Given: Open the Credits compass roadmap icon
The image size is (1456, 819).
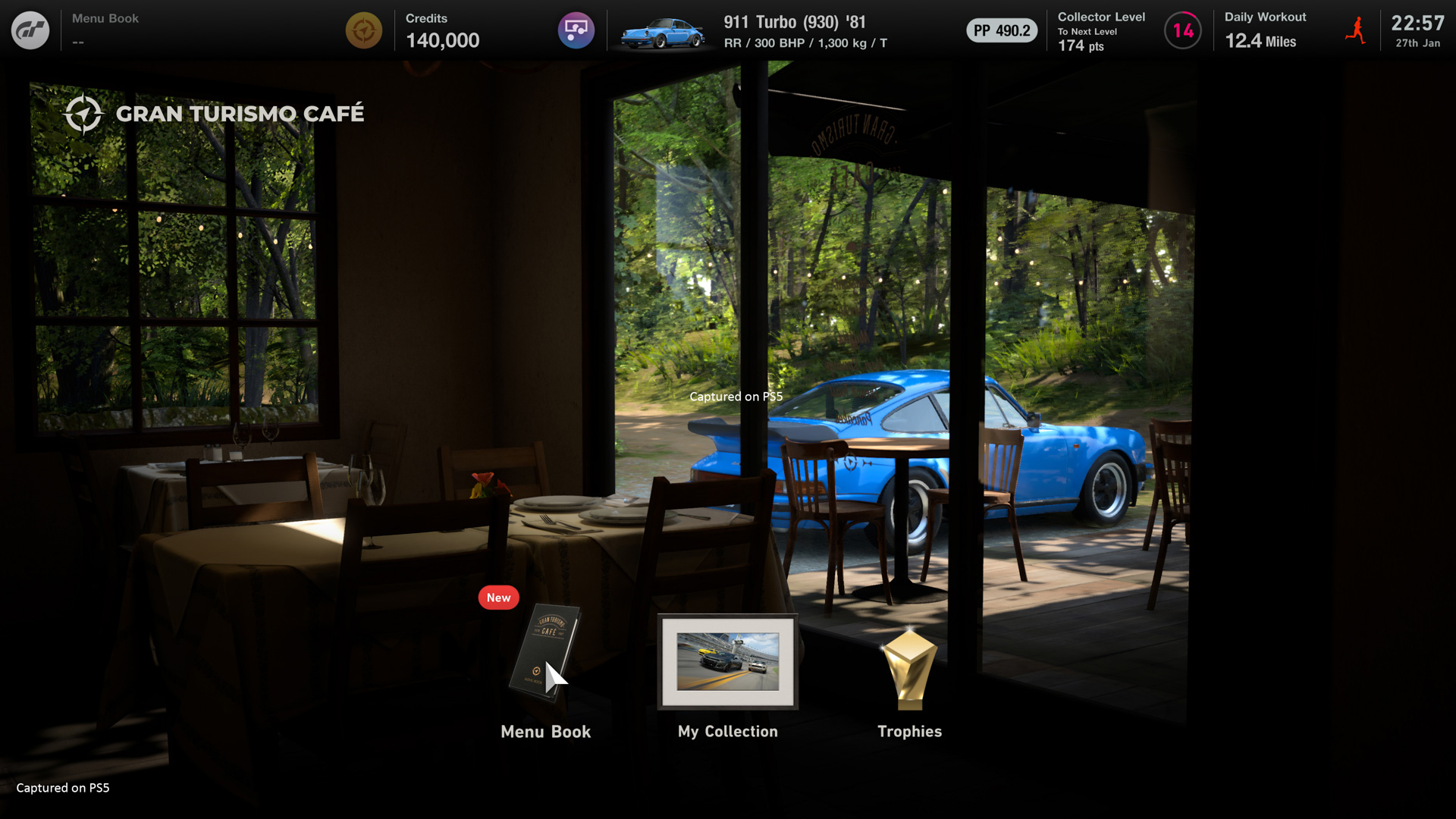Looking at the screenshot, I should click(x=364, y=30).
